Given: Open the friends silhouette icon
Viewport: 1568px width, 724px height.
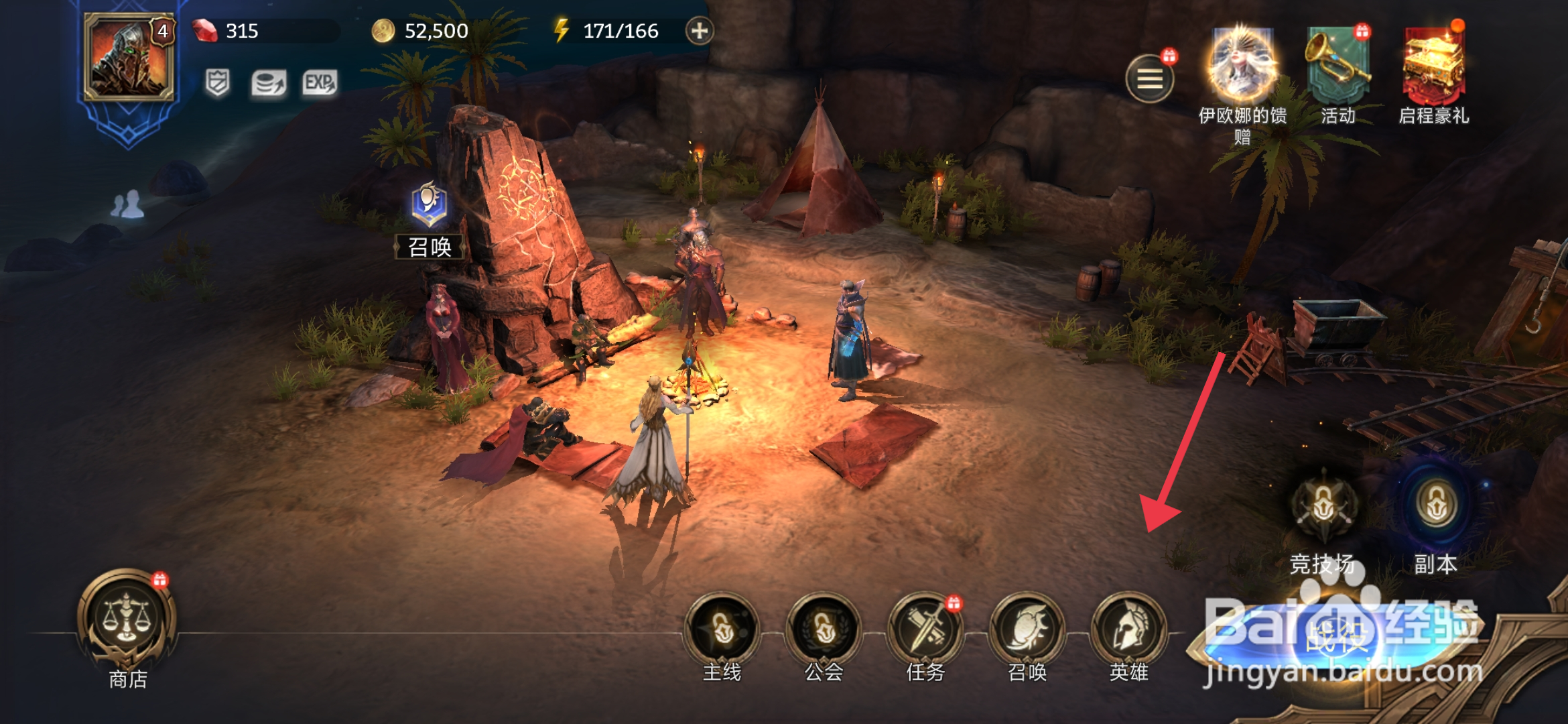Looking at the screenshot, I should tap(127, 204).
